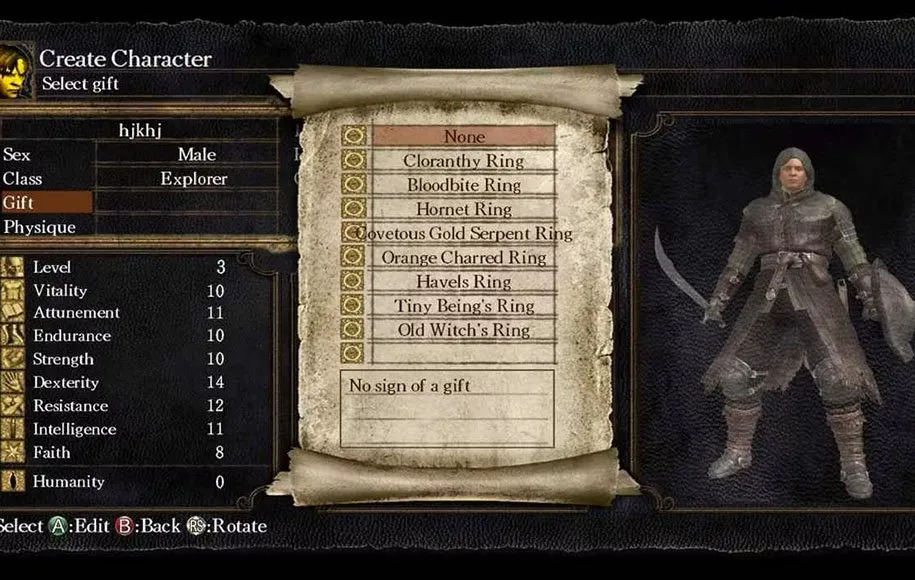Select the Orange Charred Ring gift

[x=463, y=257]
